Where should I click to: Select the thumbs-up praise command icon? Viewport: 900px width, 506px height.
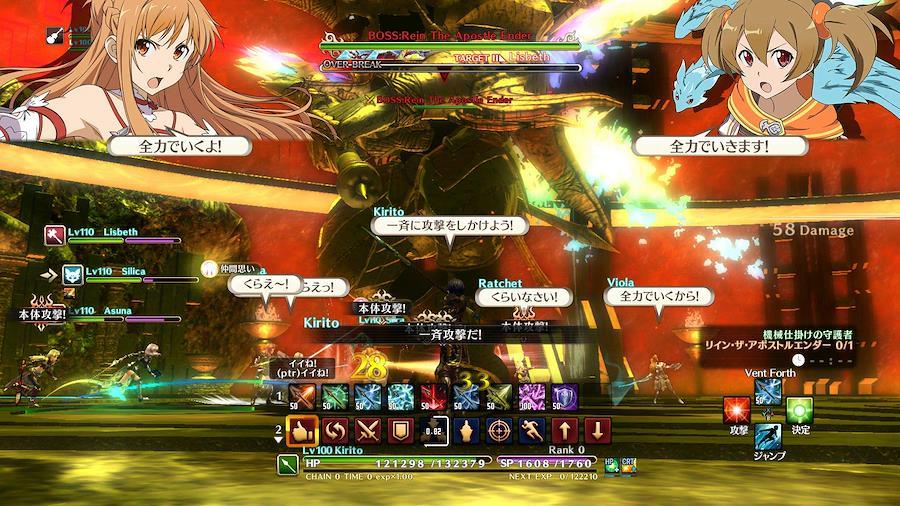(302, 431)
